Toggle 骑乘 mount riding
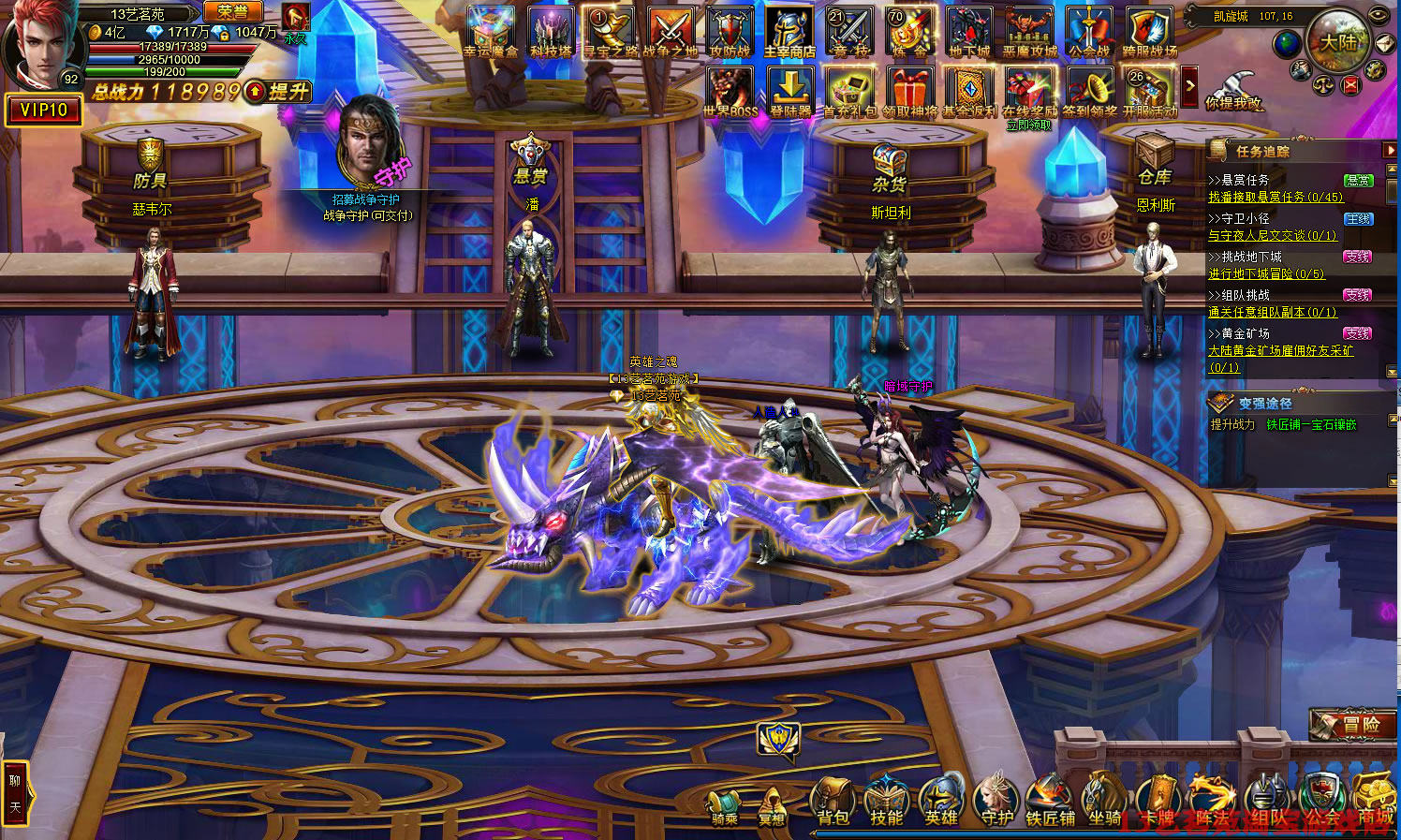Image resolution: width=1401 pixels, height=840 pixels. click(724, 805)
